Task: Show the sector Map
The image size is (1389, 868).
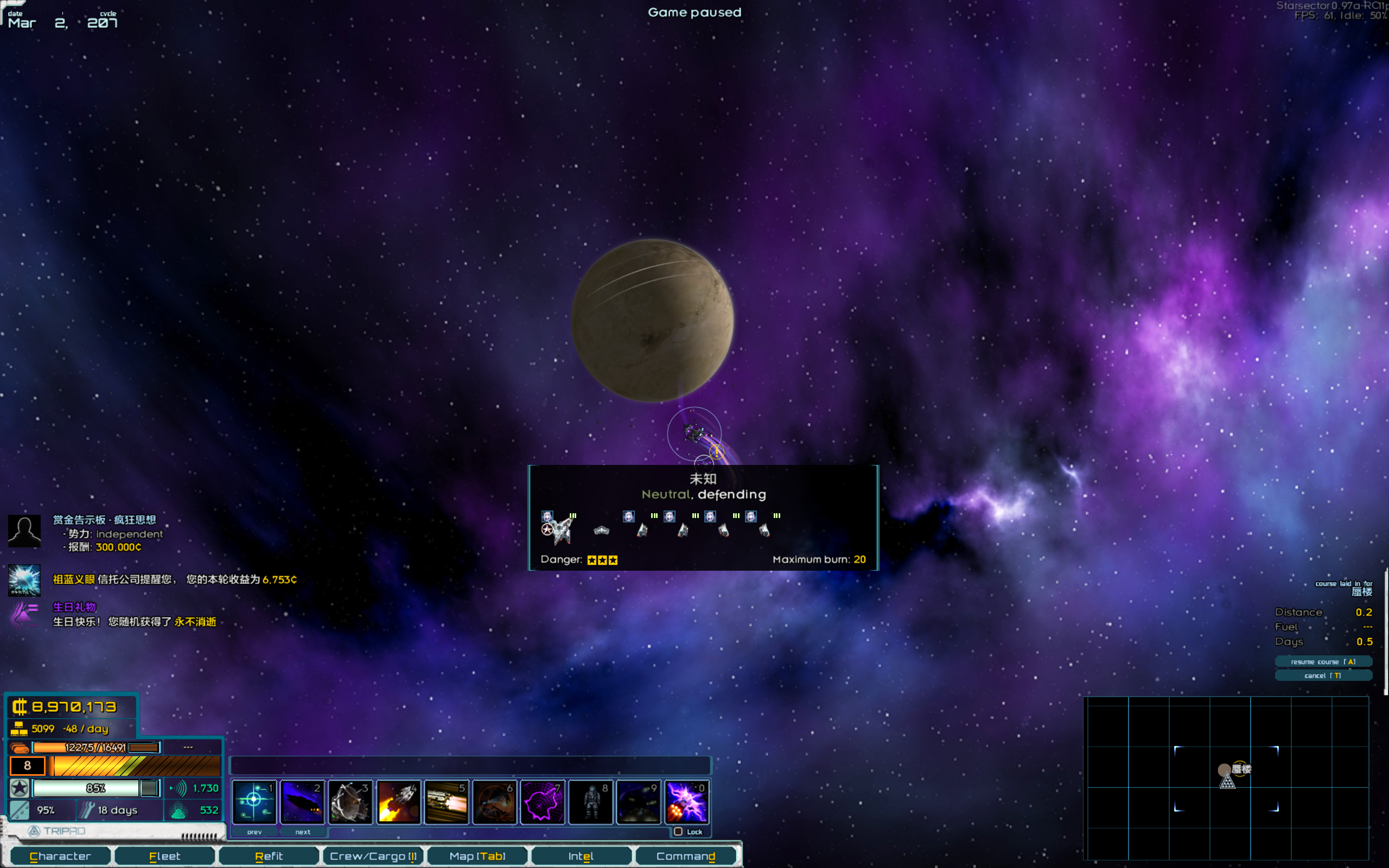Action: (x=477, y=856)
